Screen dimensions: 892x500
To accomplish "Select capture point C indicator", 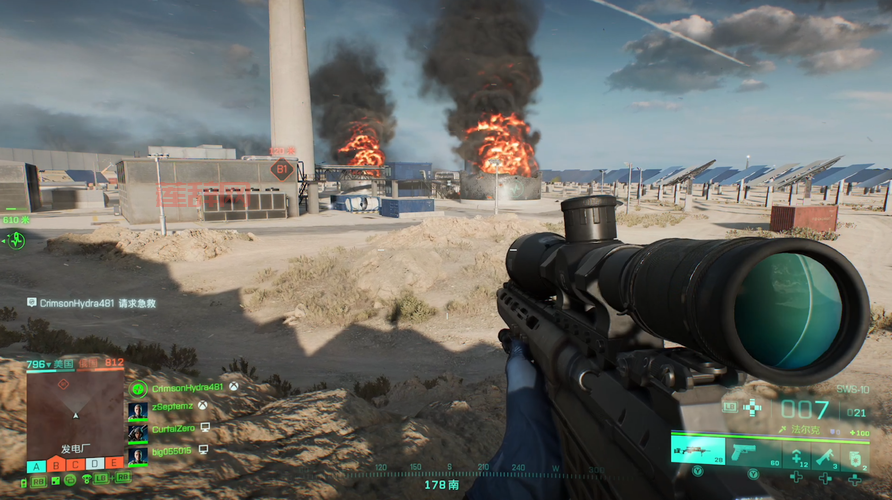I will coord(75,465).
